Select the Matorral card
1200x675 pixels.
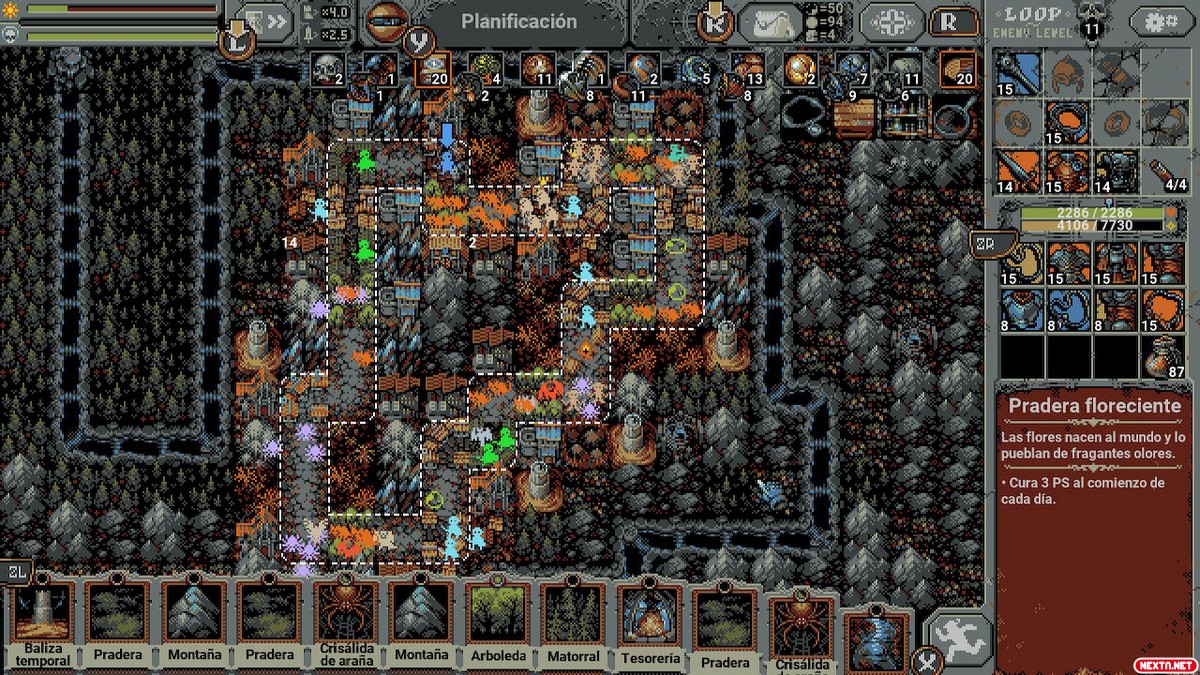coord(573,622)
